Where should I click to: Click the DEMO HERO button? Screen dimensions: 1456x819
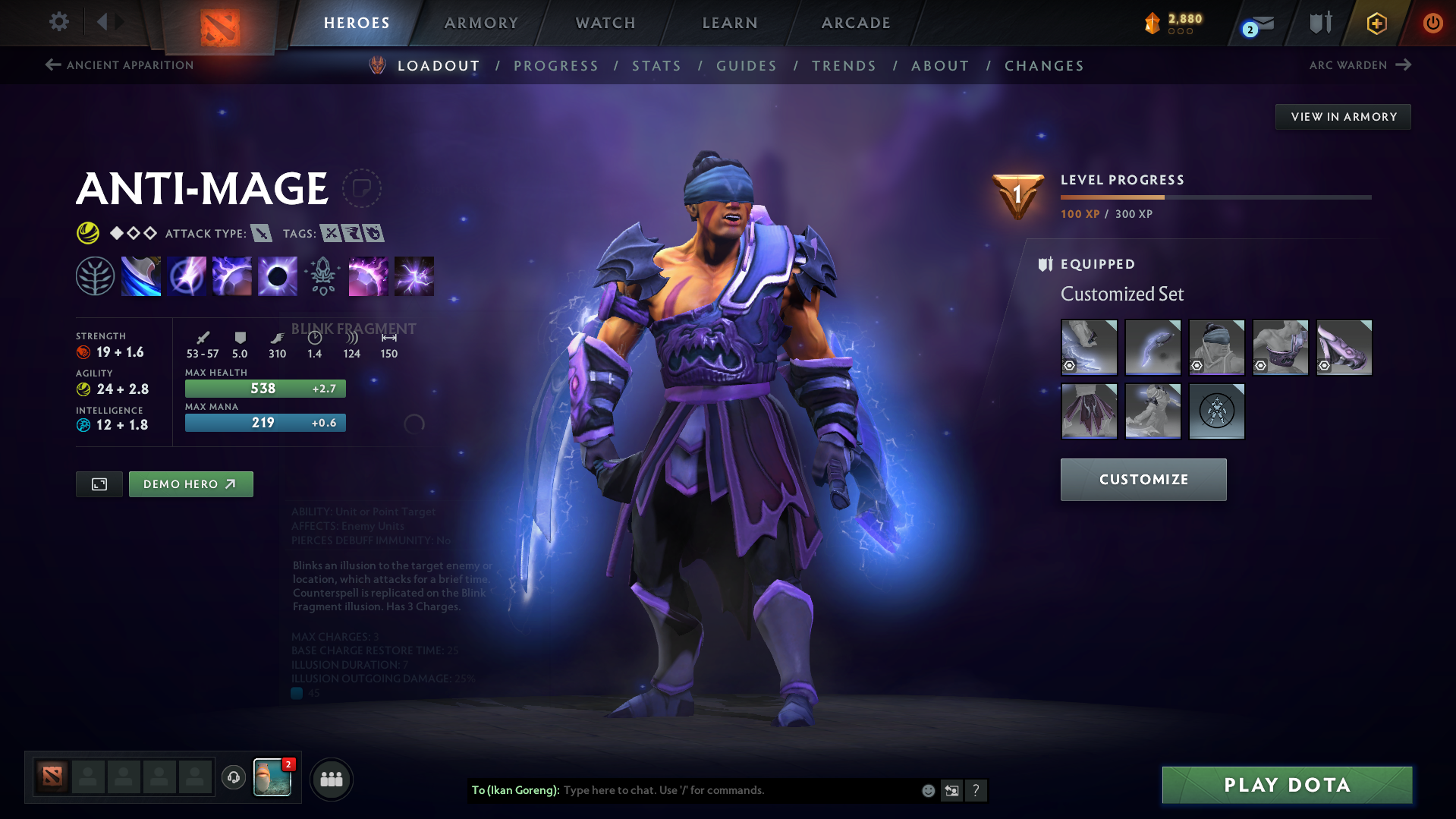[190, 484]
